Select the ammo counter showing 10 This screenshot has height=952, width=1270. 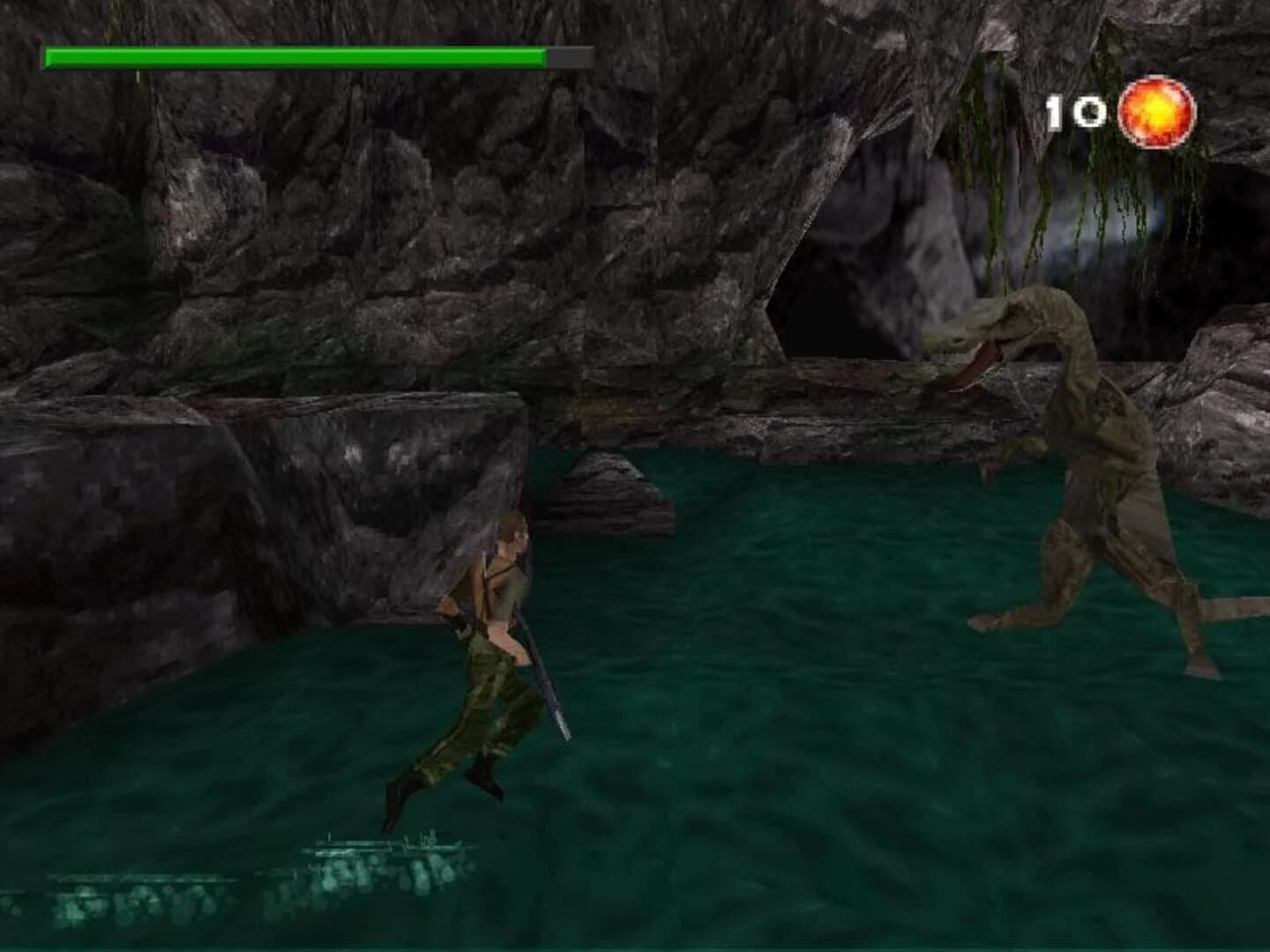[x=1074, y=110]
